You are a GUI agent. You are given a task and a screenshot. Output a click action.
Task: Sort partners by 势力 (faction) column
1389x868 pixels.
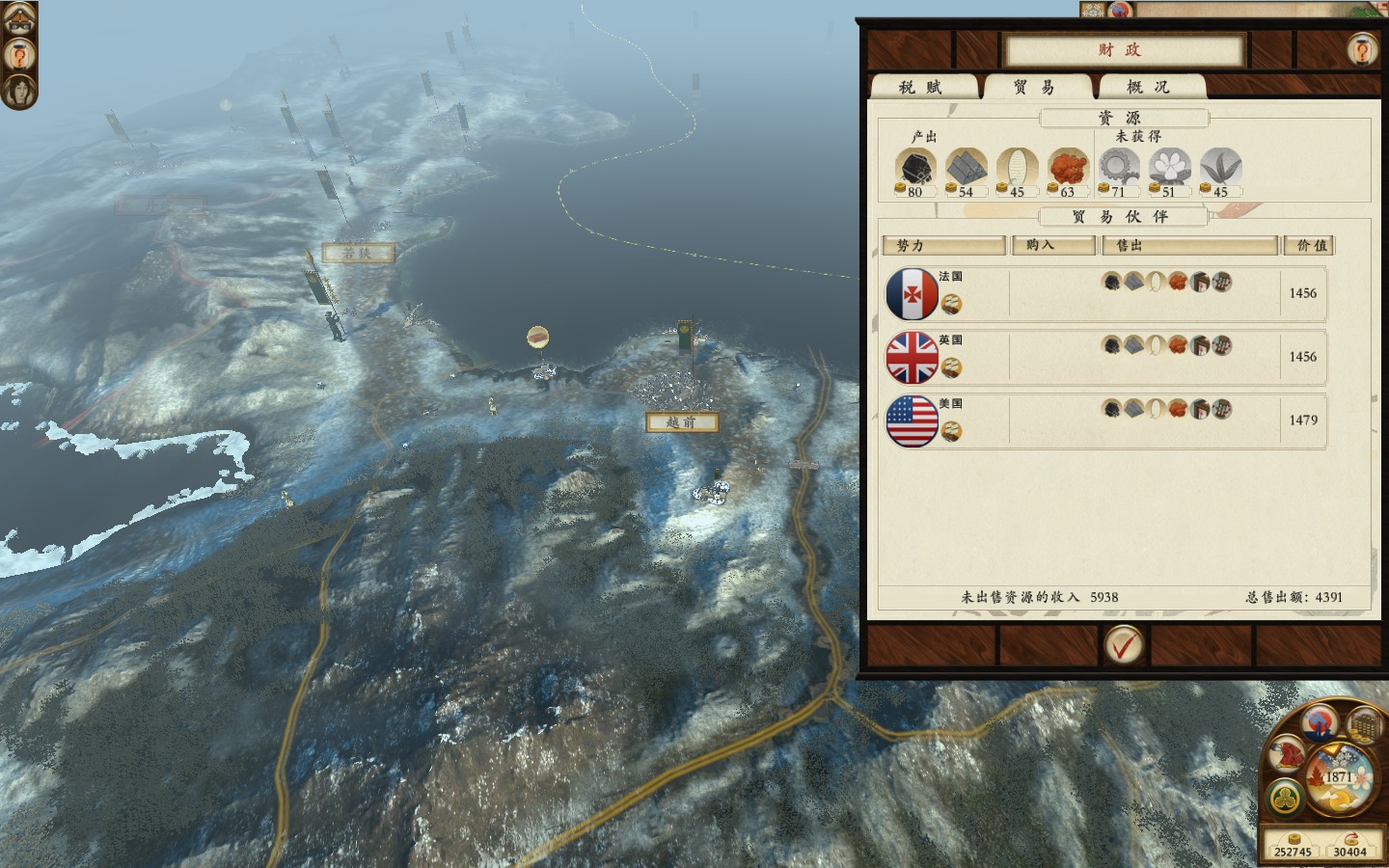[943, 246]
